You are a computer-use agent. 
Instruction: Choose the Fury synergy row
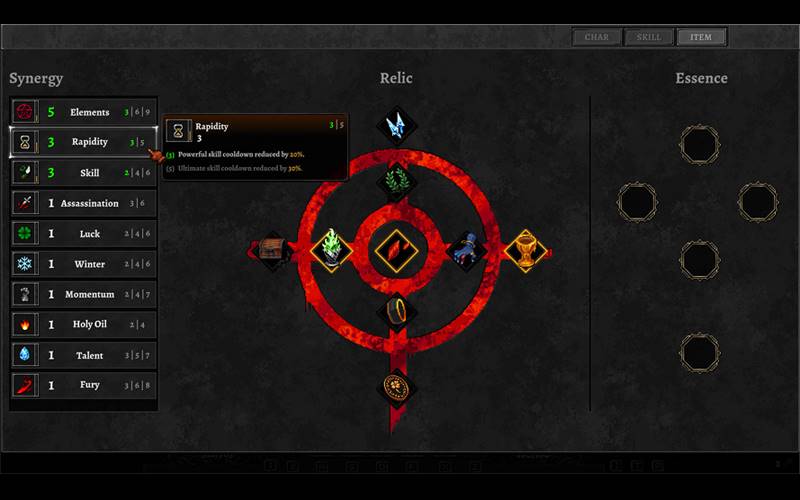point(84,385)
